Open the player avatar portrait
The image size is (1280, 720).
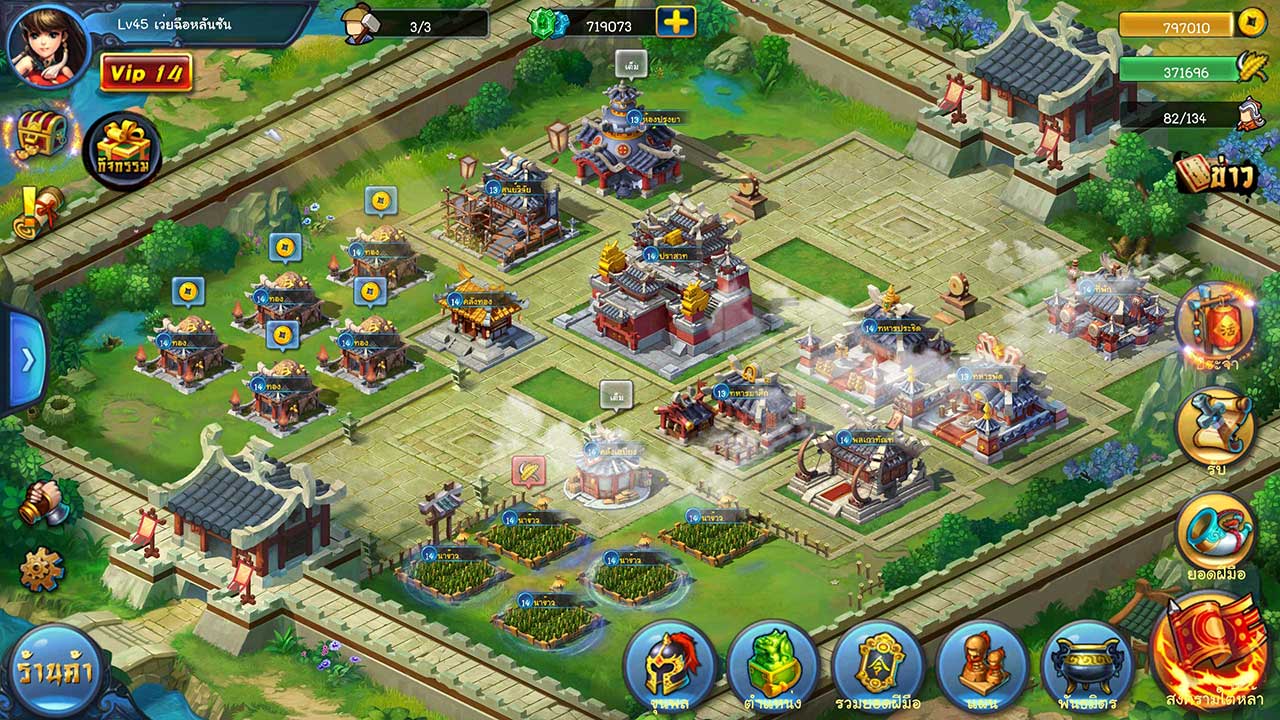tap(47, 45)
